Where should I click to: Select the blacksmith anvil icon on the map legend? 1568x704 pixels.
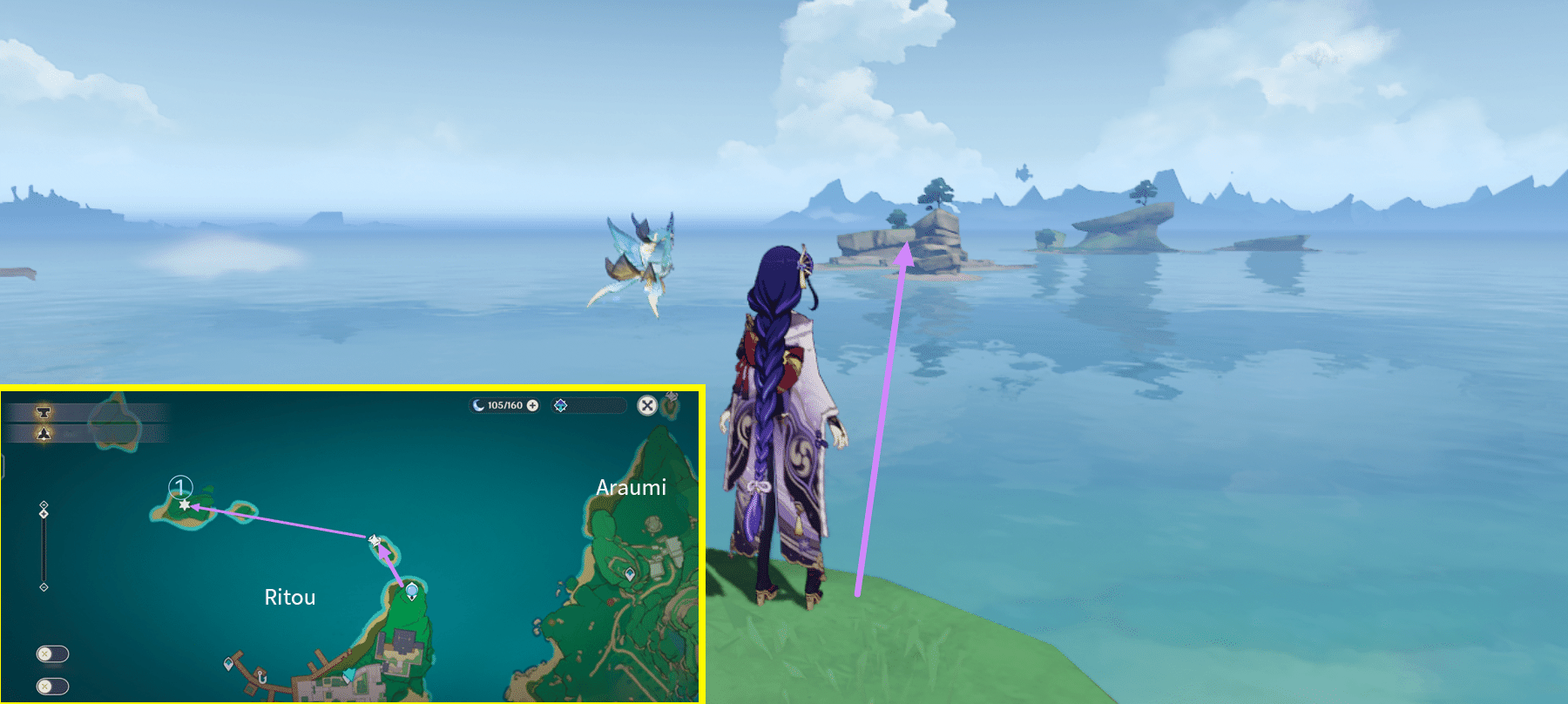[x=43, y=412]
